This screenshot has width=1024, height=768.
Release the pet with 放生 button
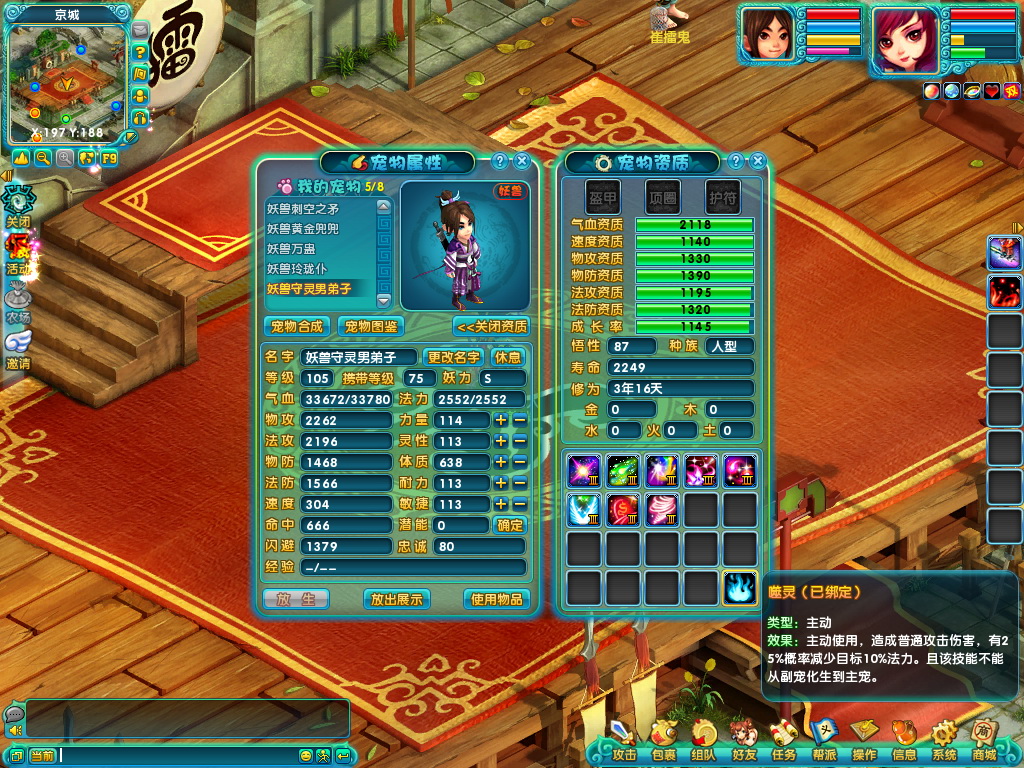295,599
